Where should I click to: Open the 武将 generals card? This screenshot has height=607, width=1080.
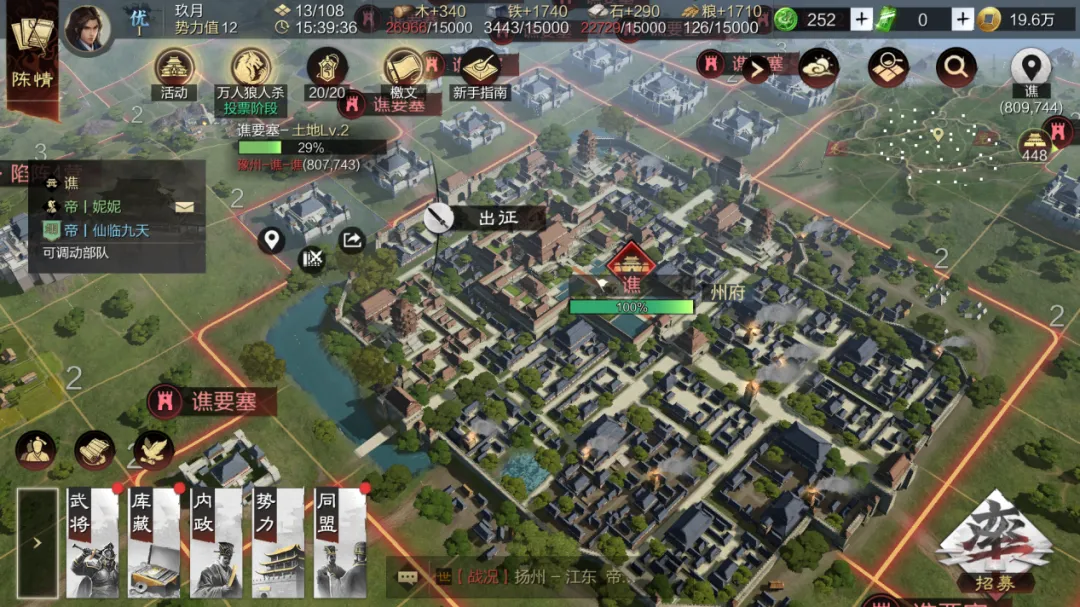pos(93,543)
